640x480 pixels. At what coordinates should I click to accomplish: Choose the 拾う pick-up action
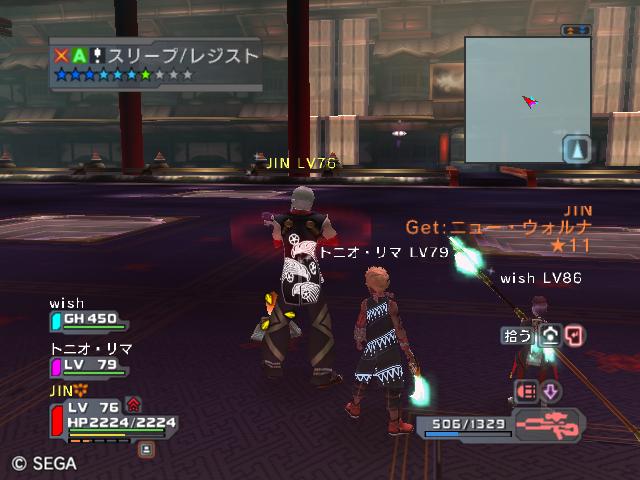tap(517, 336)
